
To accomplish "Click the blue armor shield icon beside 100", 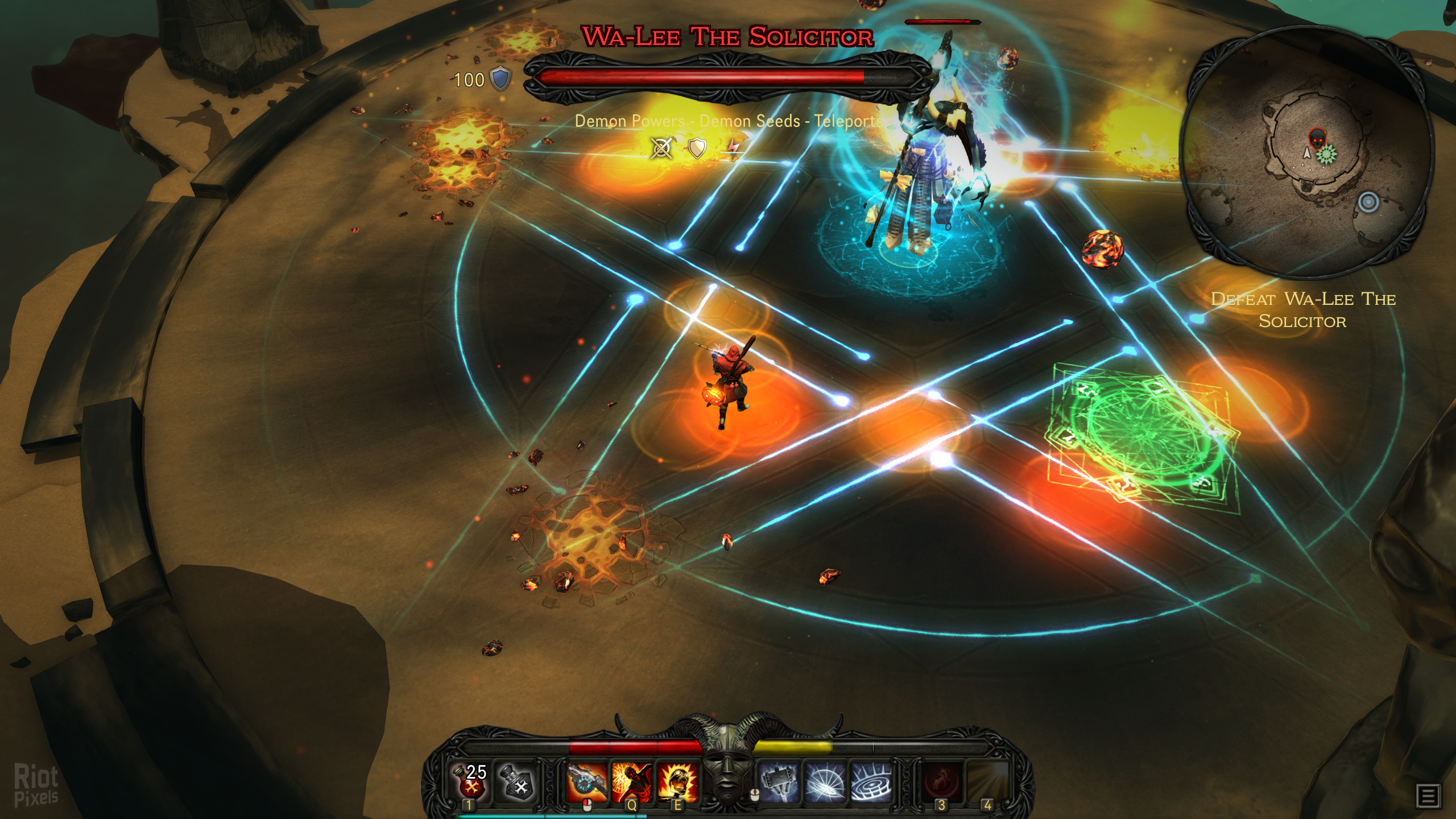I will click(500, 79).
